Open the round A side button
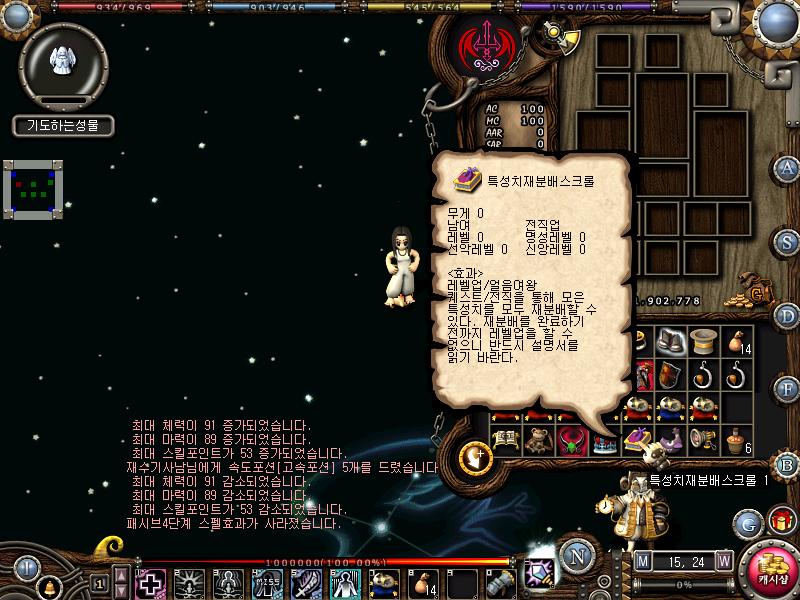 (x=787, y=167)
